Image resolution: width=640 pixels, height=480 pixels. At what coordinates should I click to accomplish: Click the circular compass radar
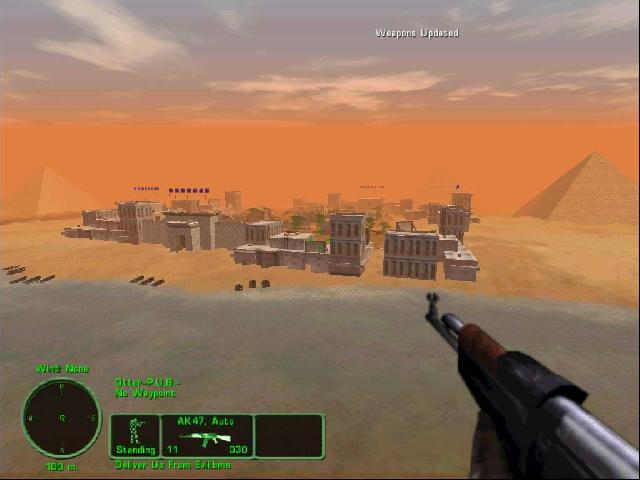click(x=62, y=418)
